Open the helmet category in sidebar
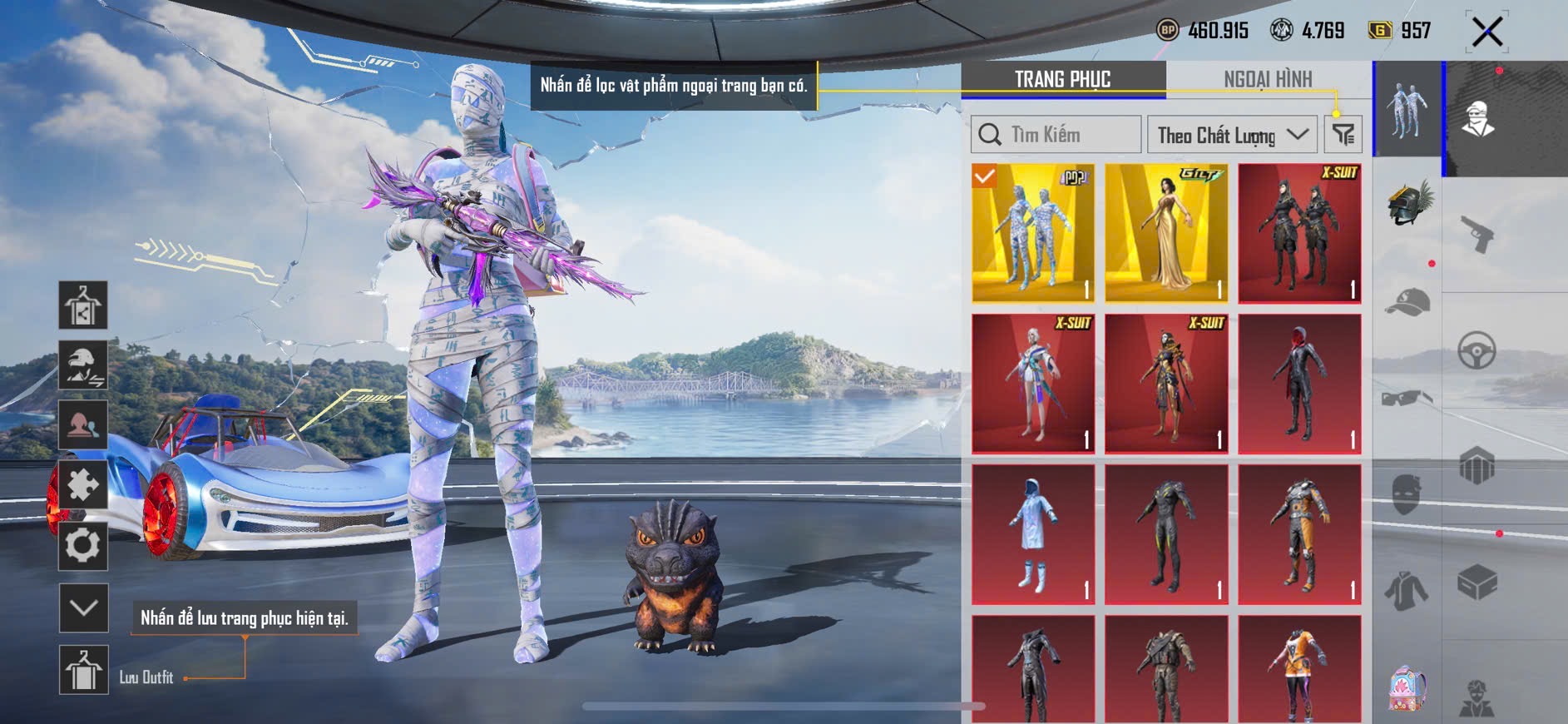The width and height of the screenshot is (1568, 724). point(1407,203)
